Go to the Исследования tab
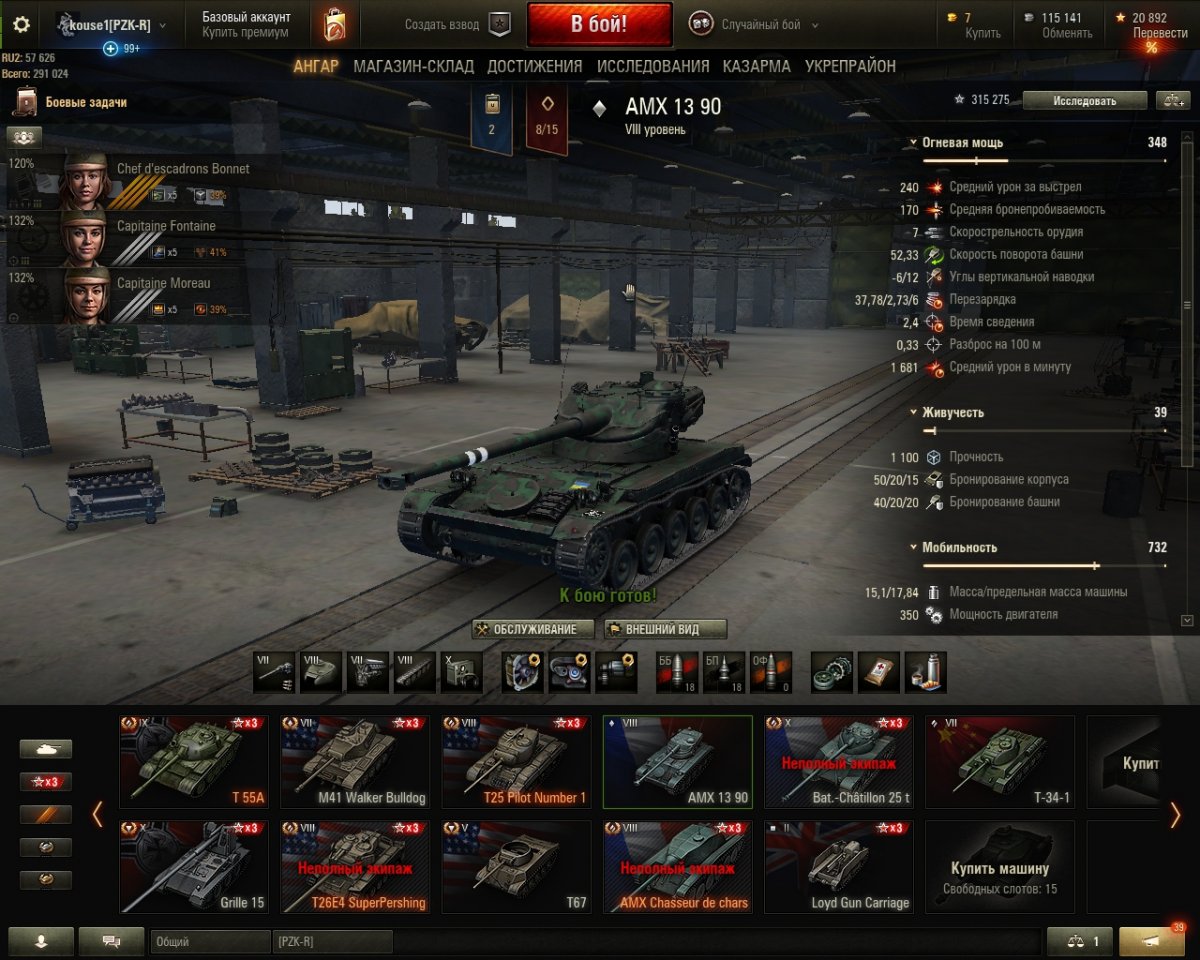 653,66
